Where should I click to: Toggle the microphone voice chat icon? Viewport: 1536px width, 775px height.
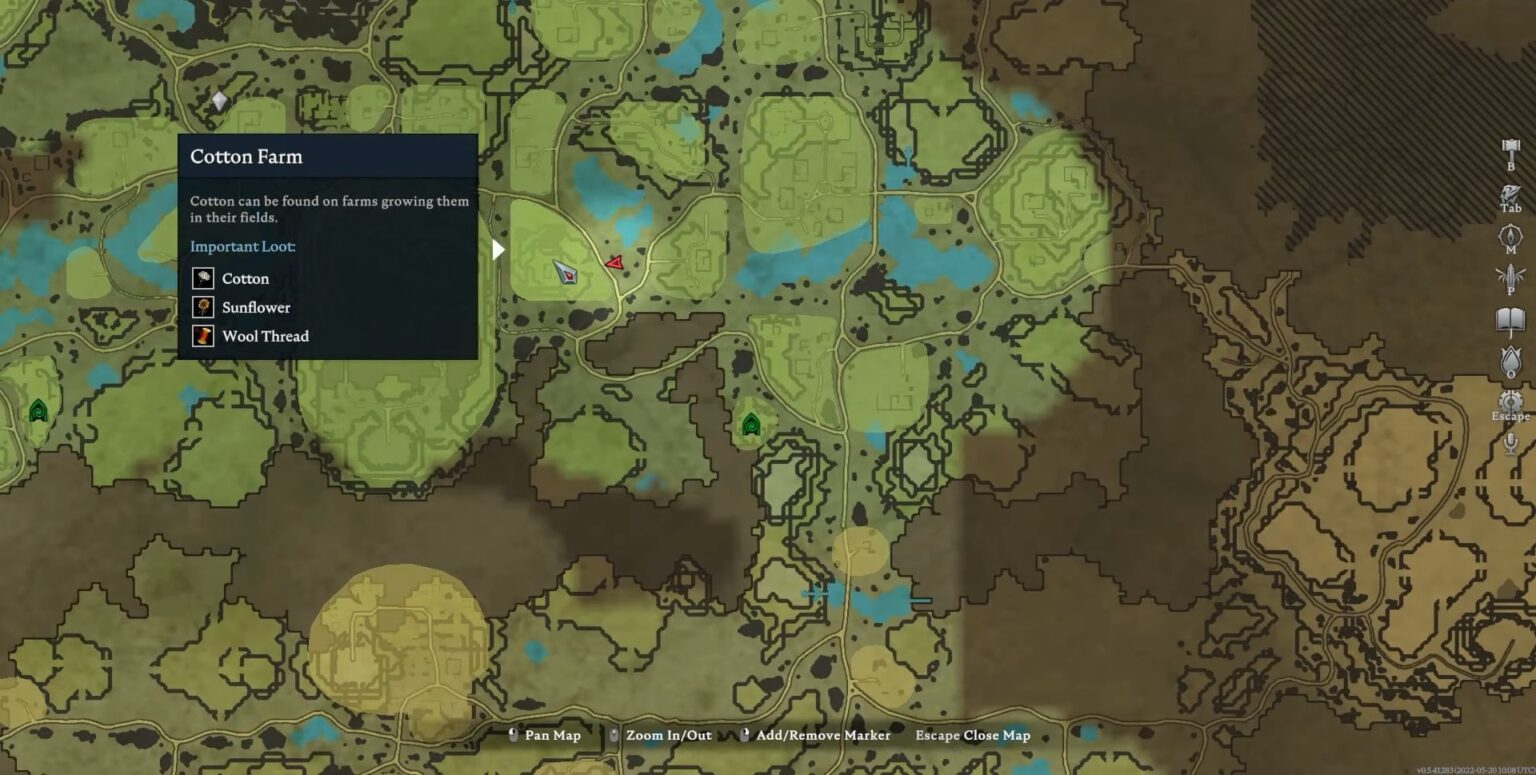(1510, 442)
